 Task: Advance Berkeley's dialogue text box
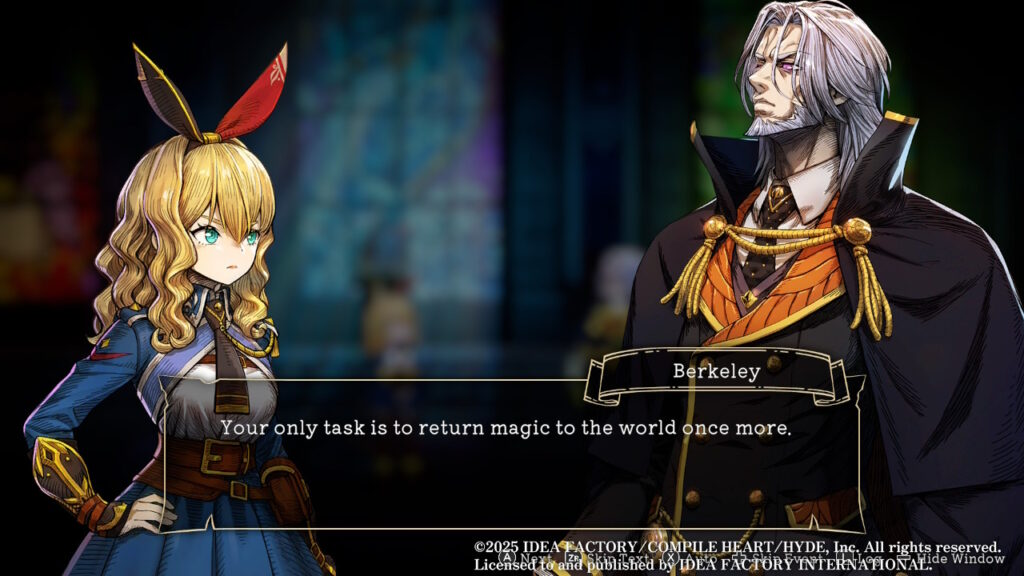pos(523,558)
